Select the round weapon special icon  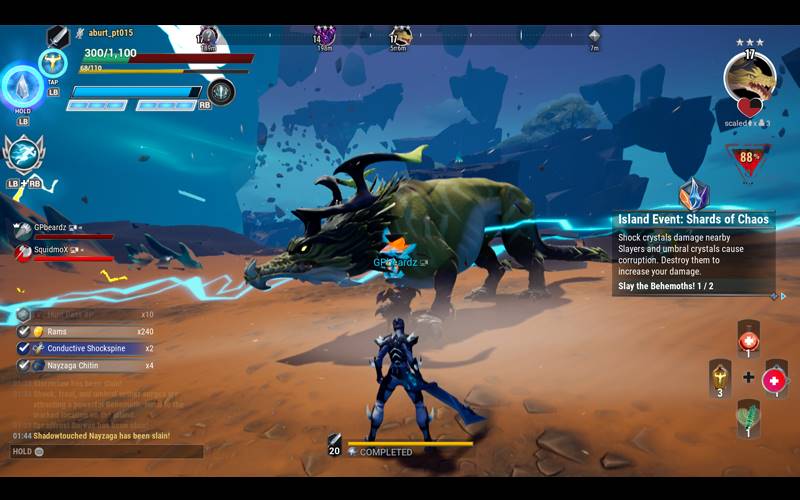[x=221, y=92]
